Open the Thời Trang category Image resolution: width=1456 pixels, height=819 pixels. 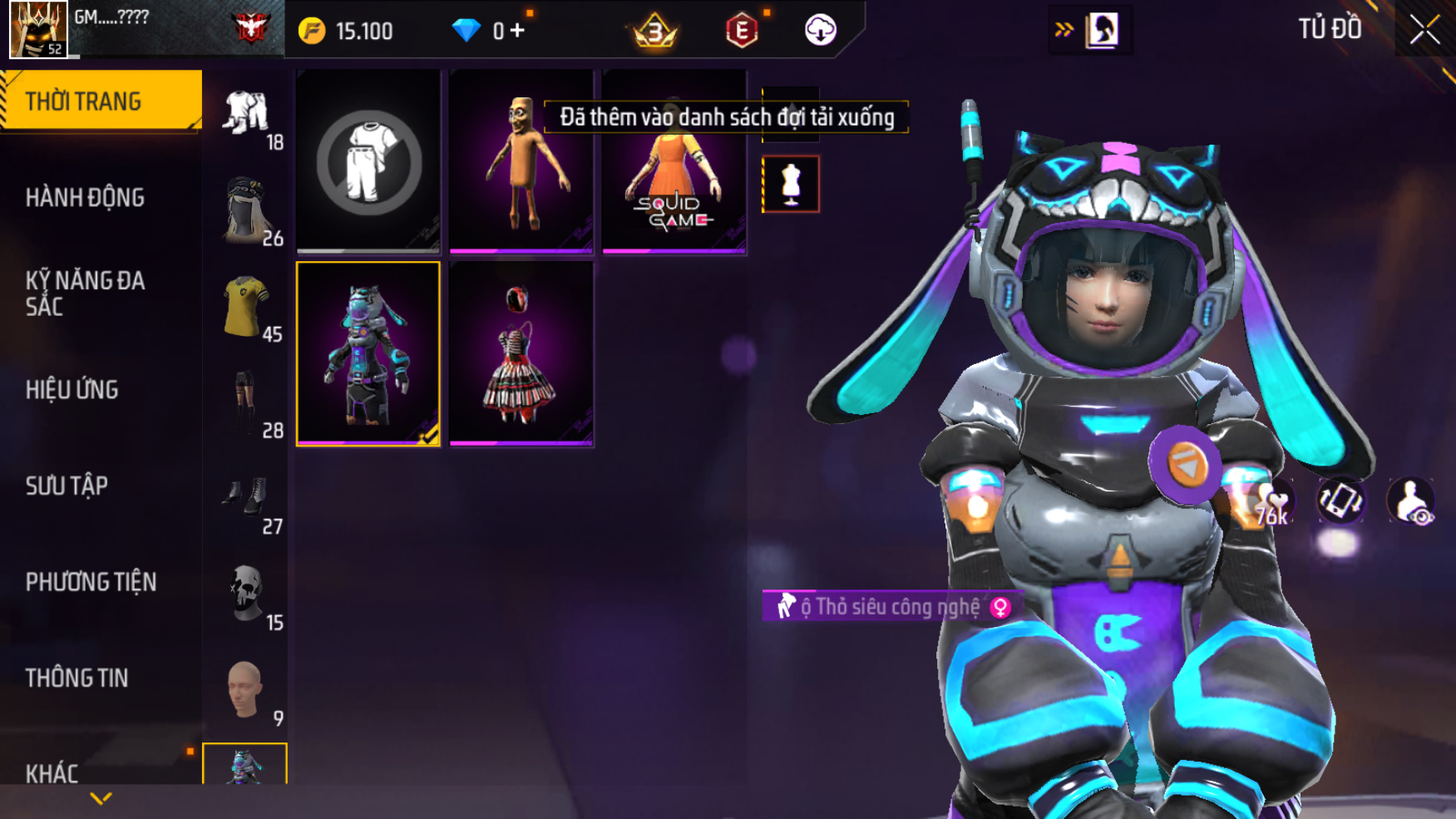point(100,101)
